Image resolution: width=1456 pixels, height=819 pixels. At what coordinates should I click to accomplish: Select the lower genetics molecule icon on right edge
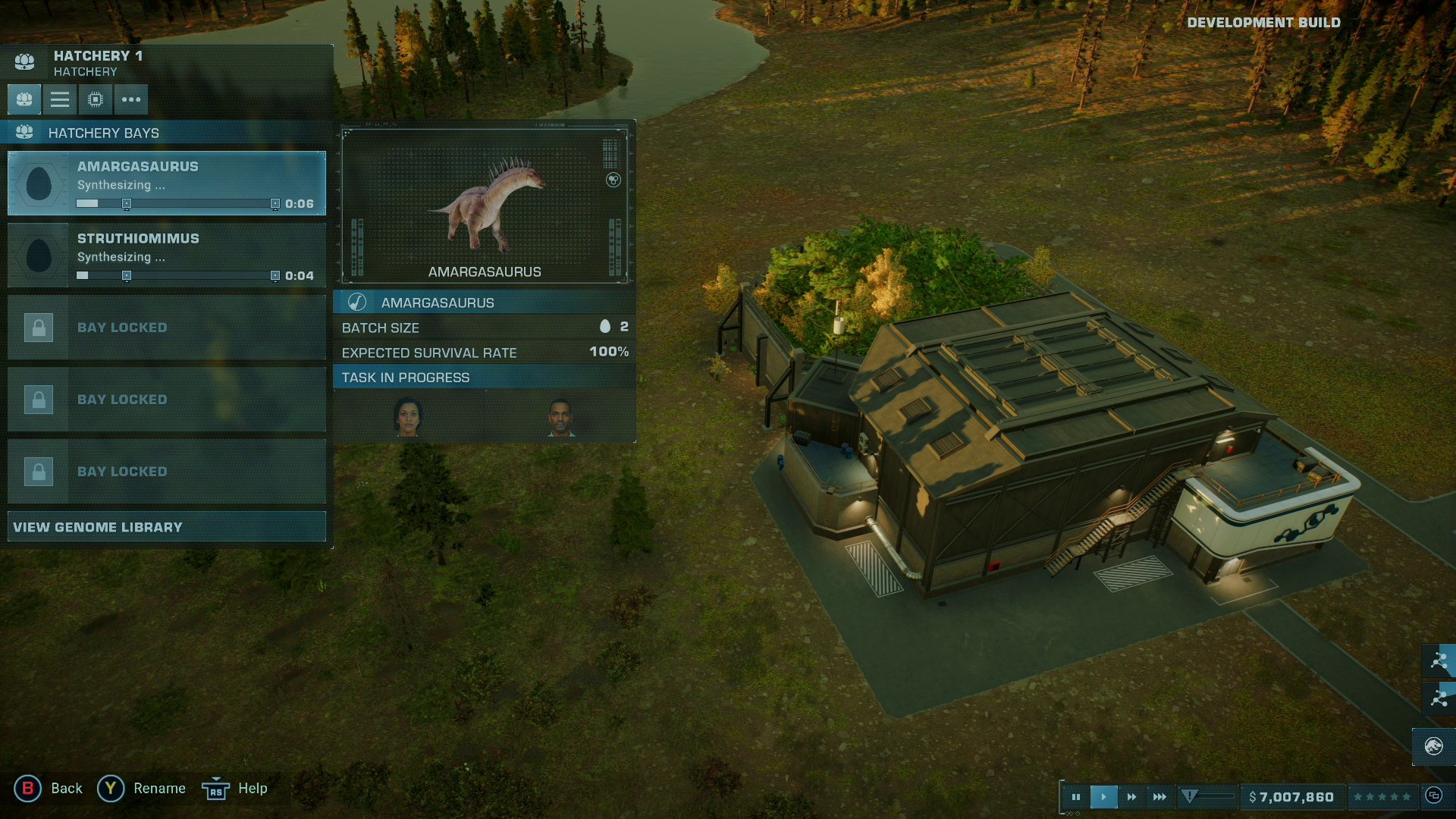click(1439, 698)
